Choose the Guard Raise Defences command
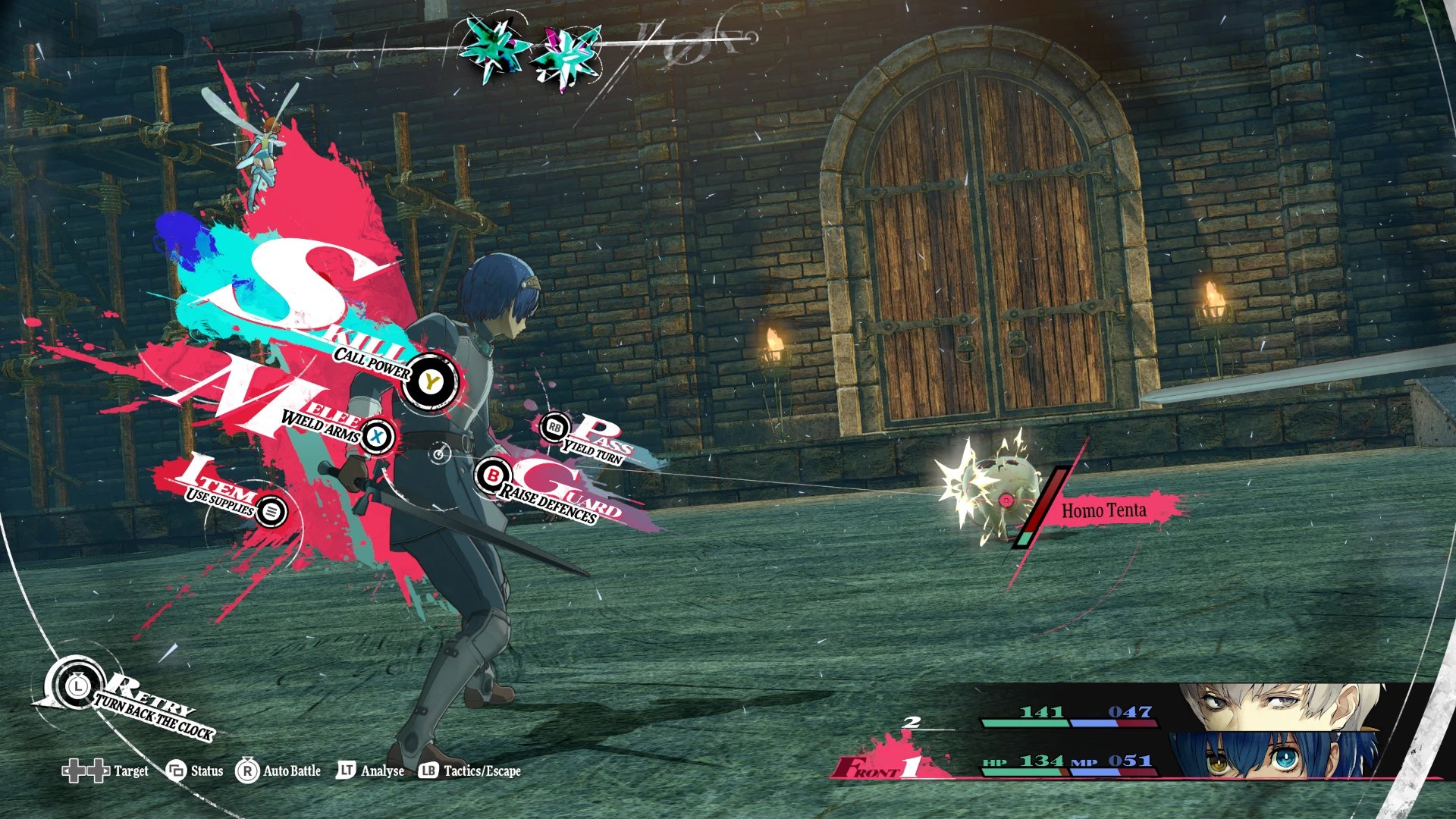This screenshot has width=1456, height=819. click(x=493, y=476)
